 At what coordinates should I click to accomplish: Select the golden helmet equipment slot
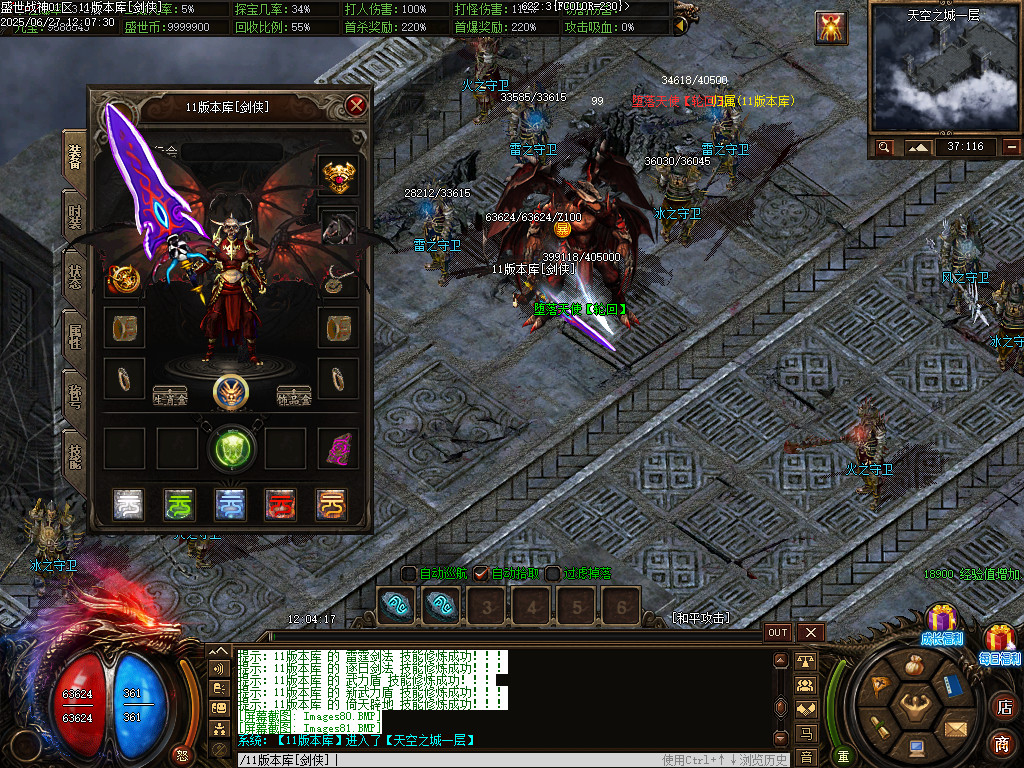(338, 175)
